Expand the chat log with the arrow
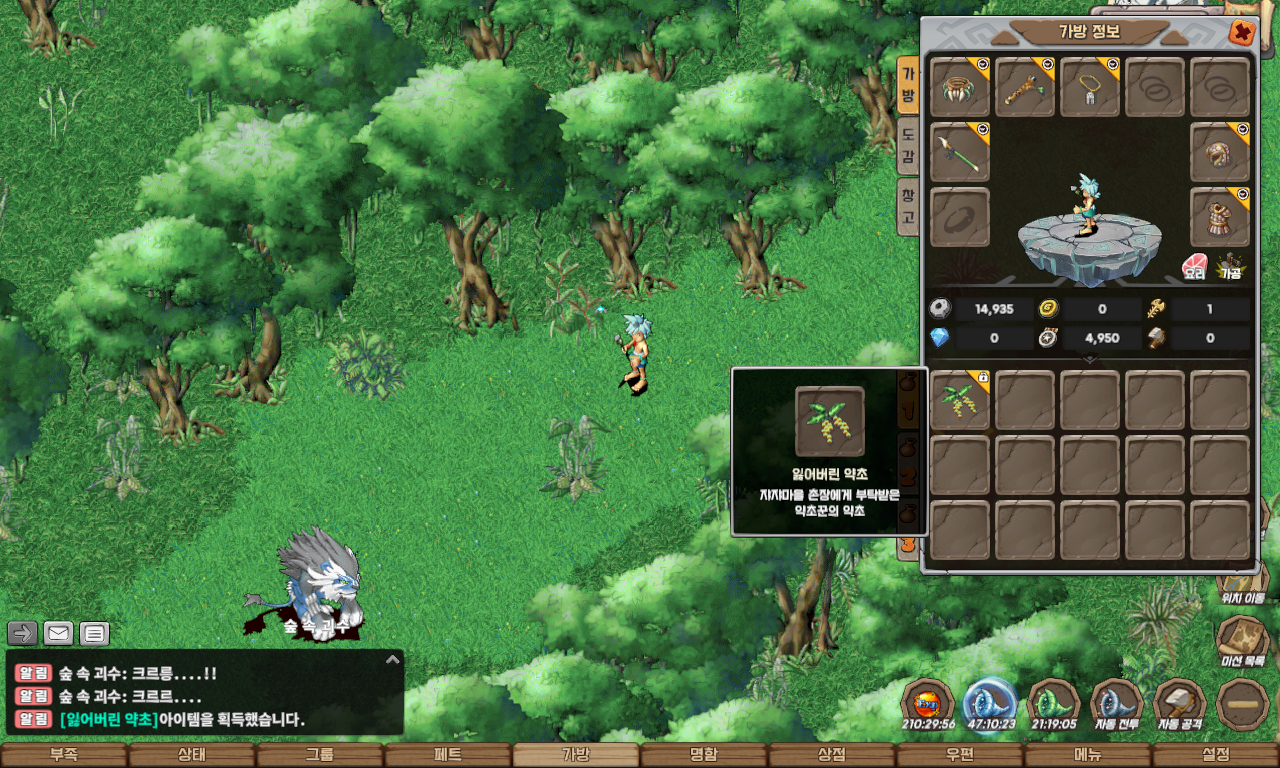The height and width of the screenshot is (768, 1280). [393, 659]
